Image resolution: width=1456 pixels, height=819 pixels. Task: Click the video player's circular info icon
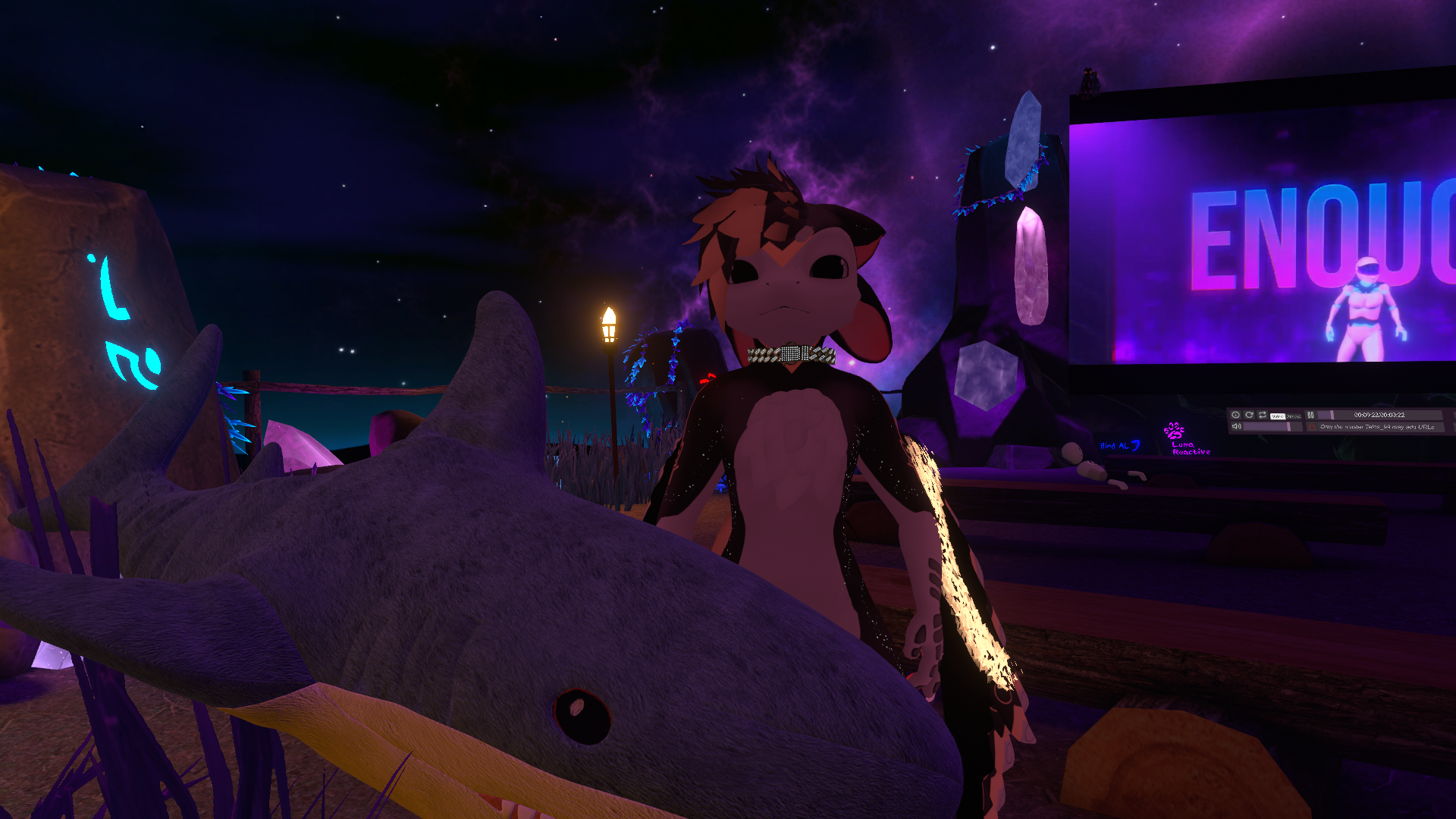[x=1235, y=415]
